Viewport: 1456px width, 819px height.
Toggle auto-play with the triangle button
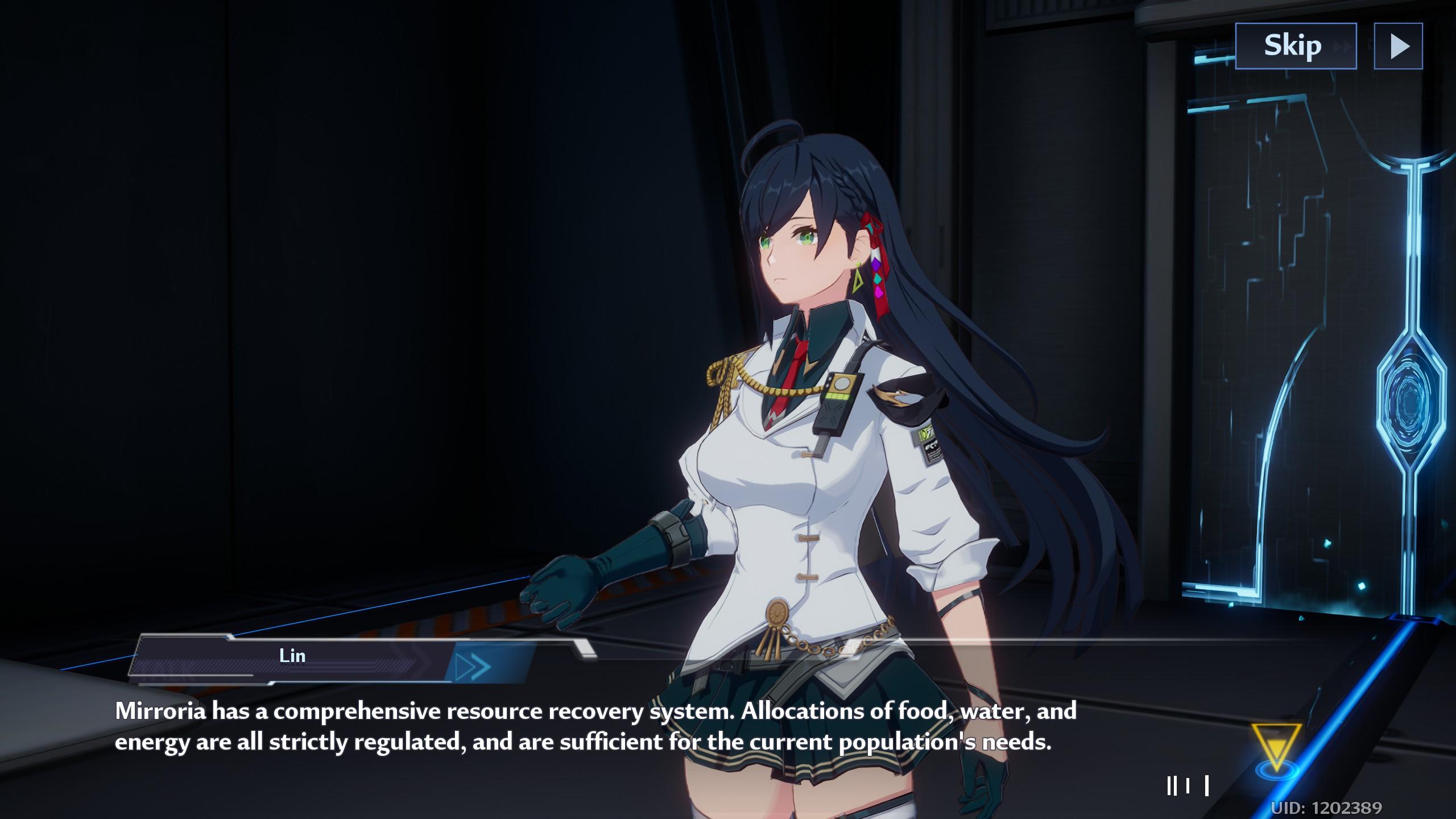[x=1398, y=46]
